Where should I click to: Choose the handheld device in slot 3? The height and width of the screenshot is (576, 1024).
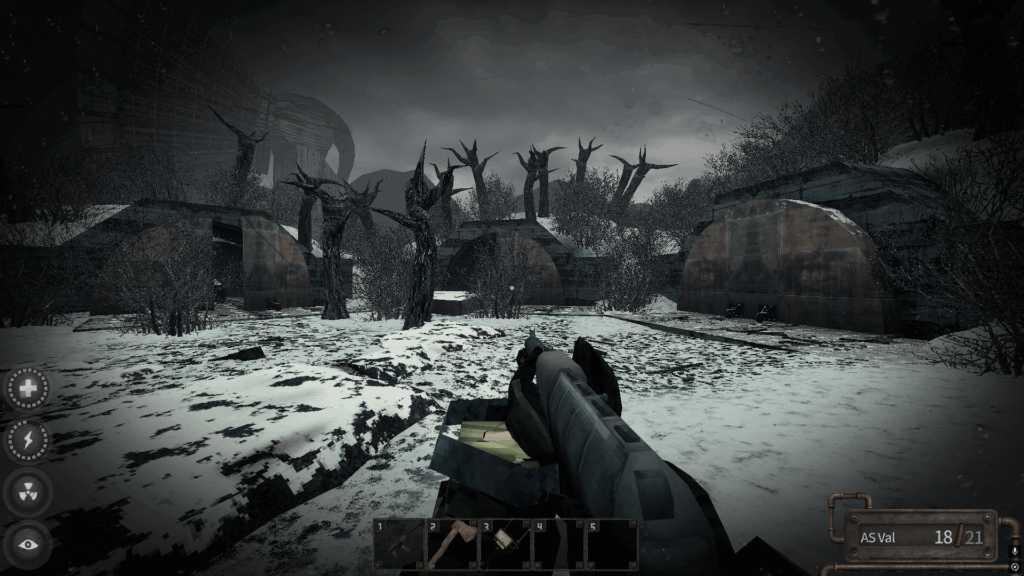tap(505, 545)
